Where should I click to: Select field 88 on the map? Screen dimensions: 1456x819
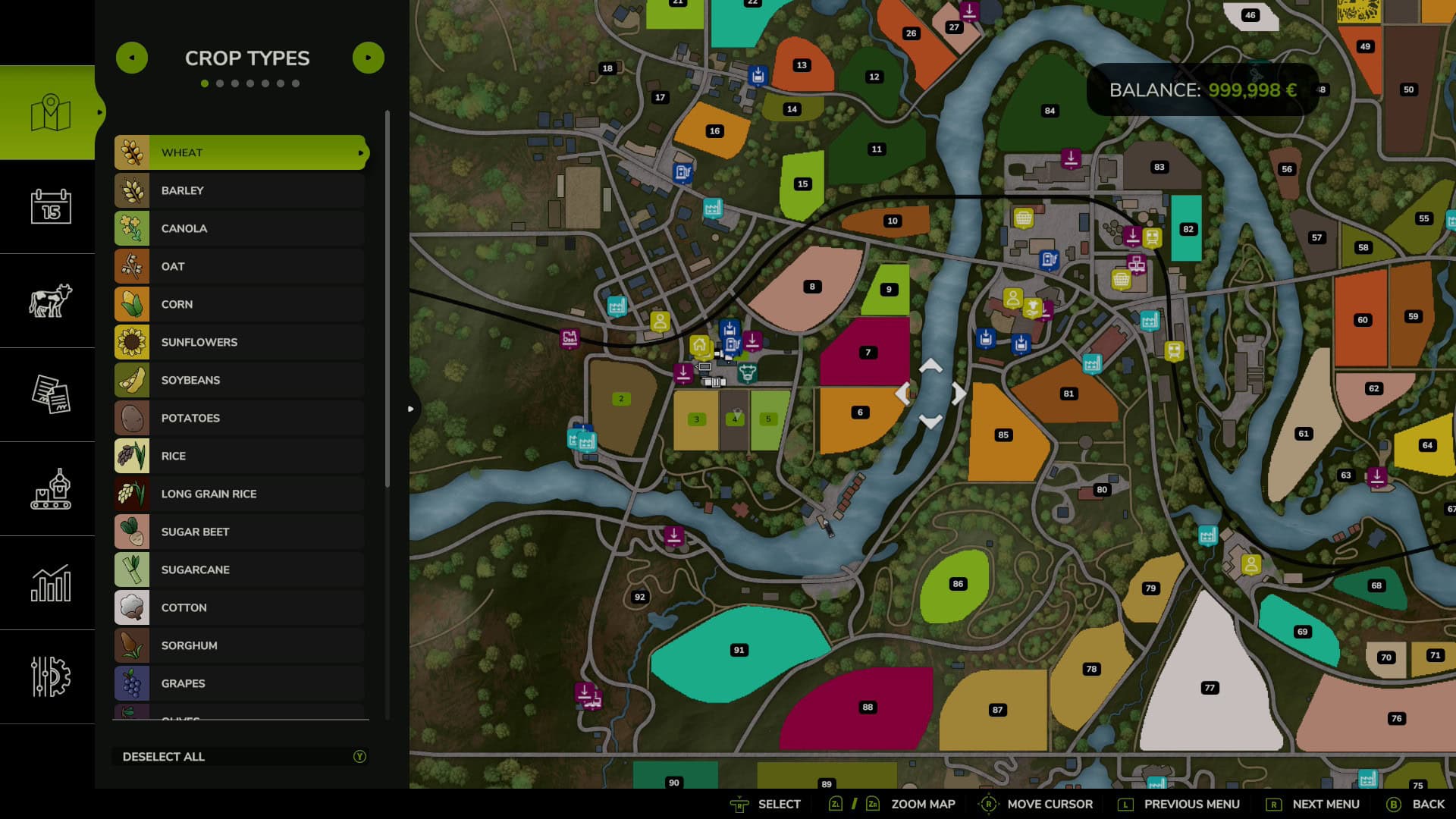[857, 709]
